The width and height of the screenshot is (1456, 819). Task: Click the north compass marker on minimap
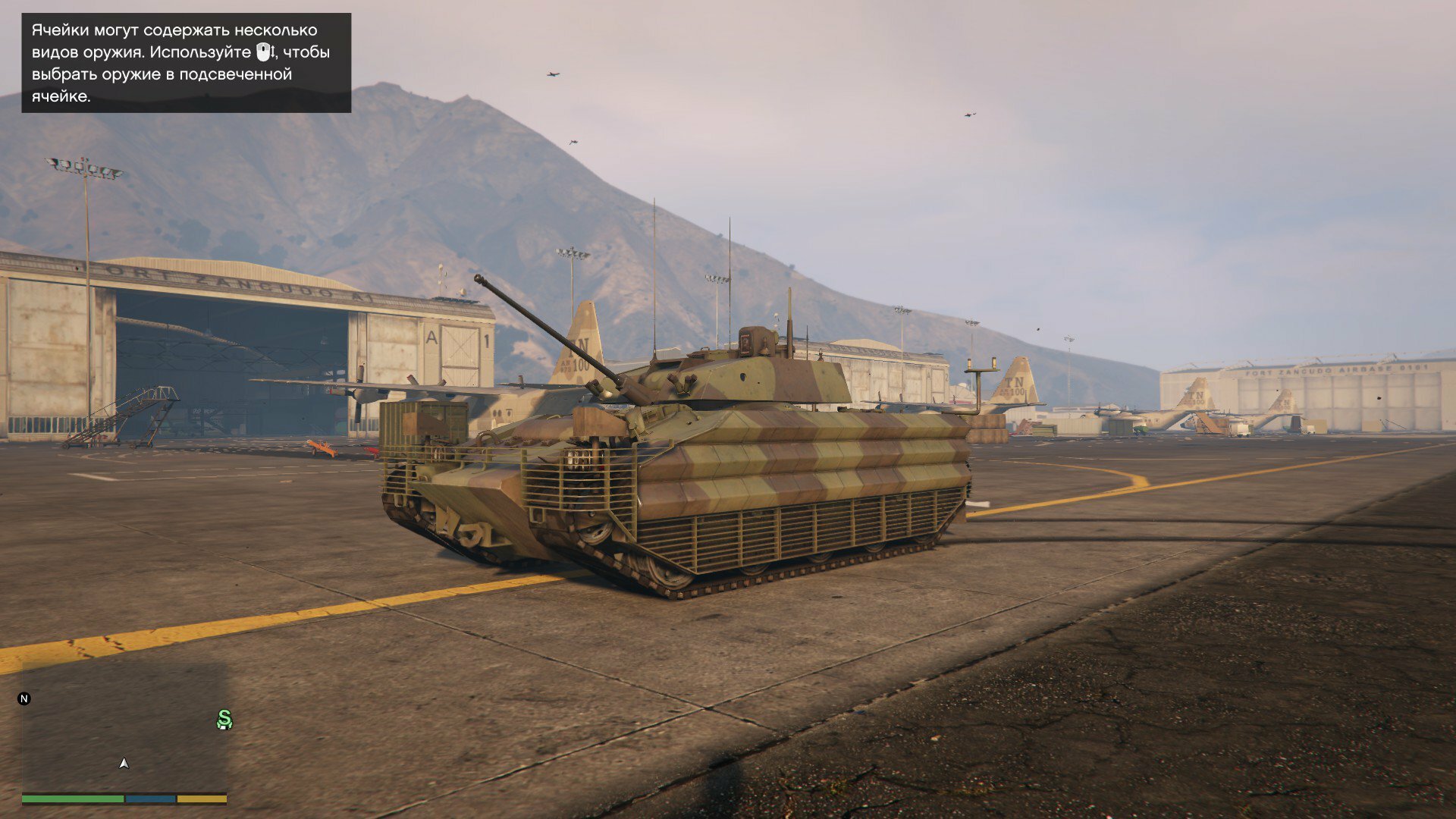point(24,698)
